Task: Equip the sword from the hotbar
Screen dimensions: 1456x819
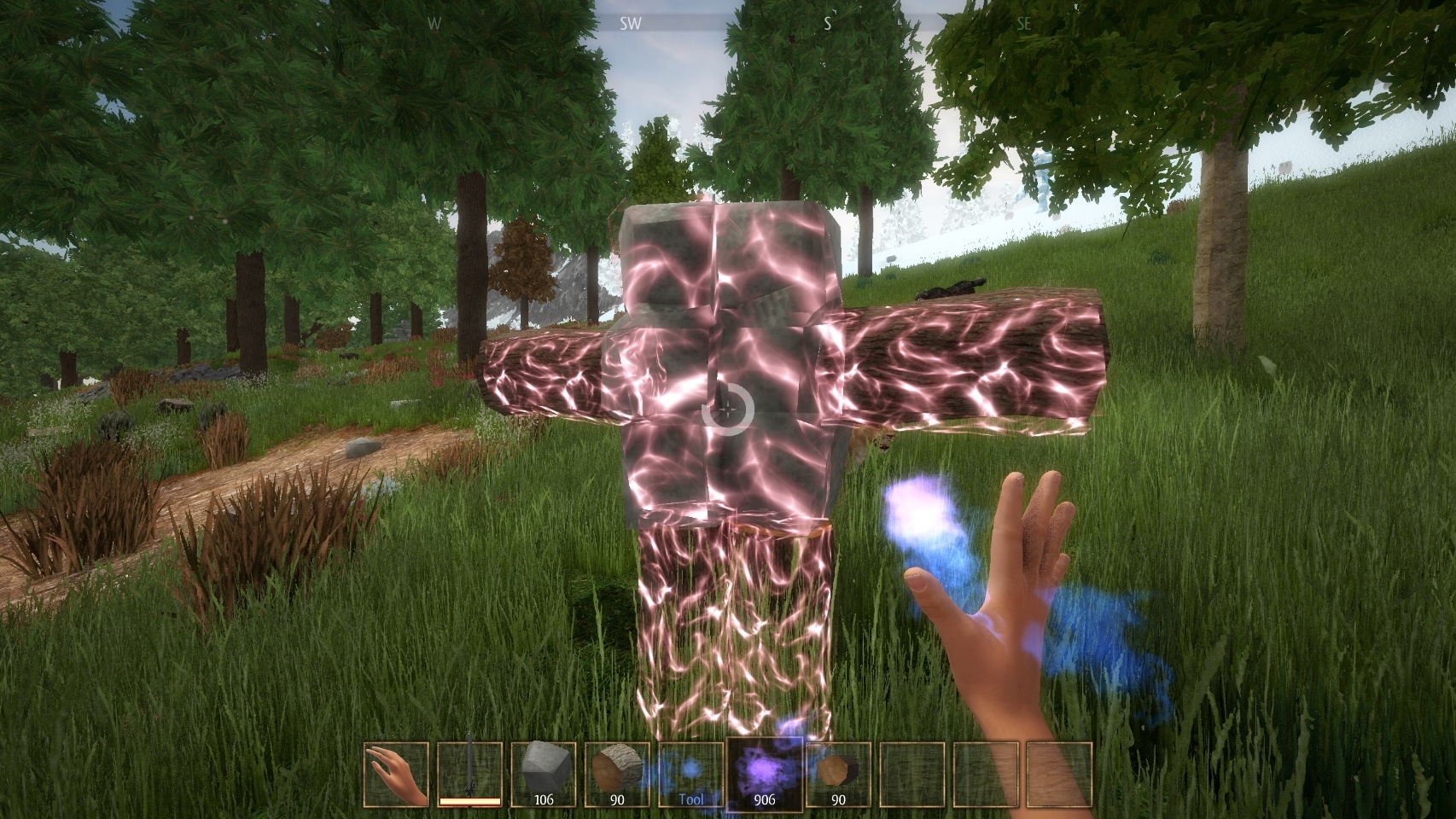Action: [x=469, y=775]
